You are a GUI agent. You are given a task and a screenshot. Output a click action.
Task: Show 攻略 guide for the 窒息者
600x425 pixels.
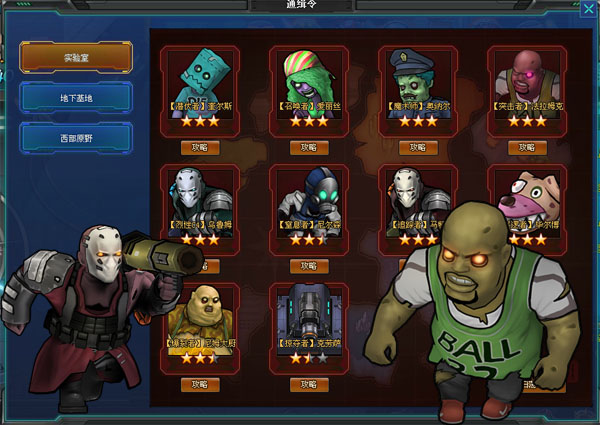pyautogui.click(x=308, y=266)
